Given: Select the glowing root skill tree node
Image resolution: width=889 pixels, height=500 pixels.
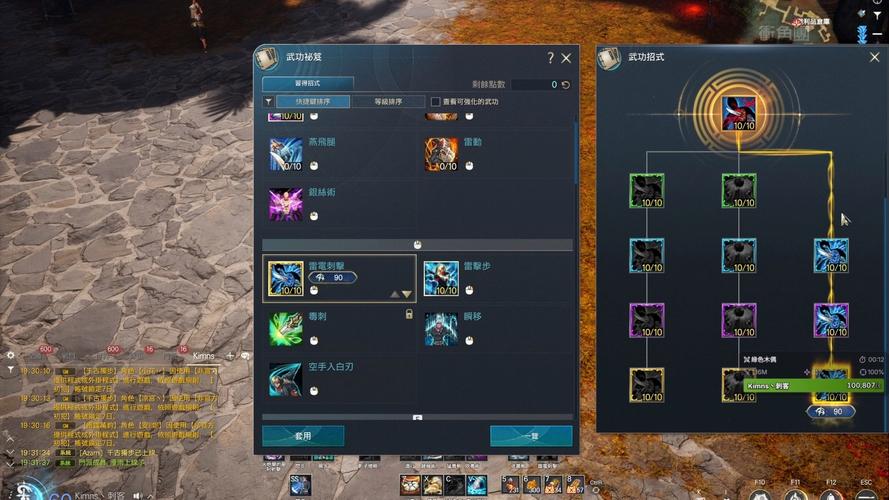Looking at the screenshot, I should pyautogui.click(x=739, y=112).
